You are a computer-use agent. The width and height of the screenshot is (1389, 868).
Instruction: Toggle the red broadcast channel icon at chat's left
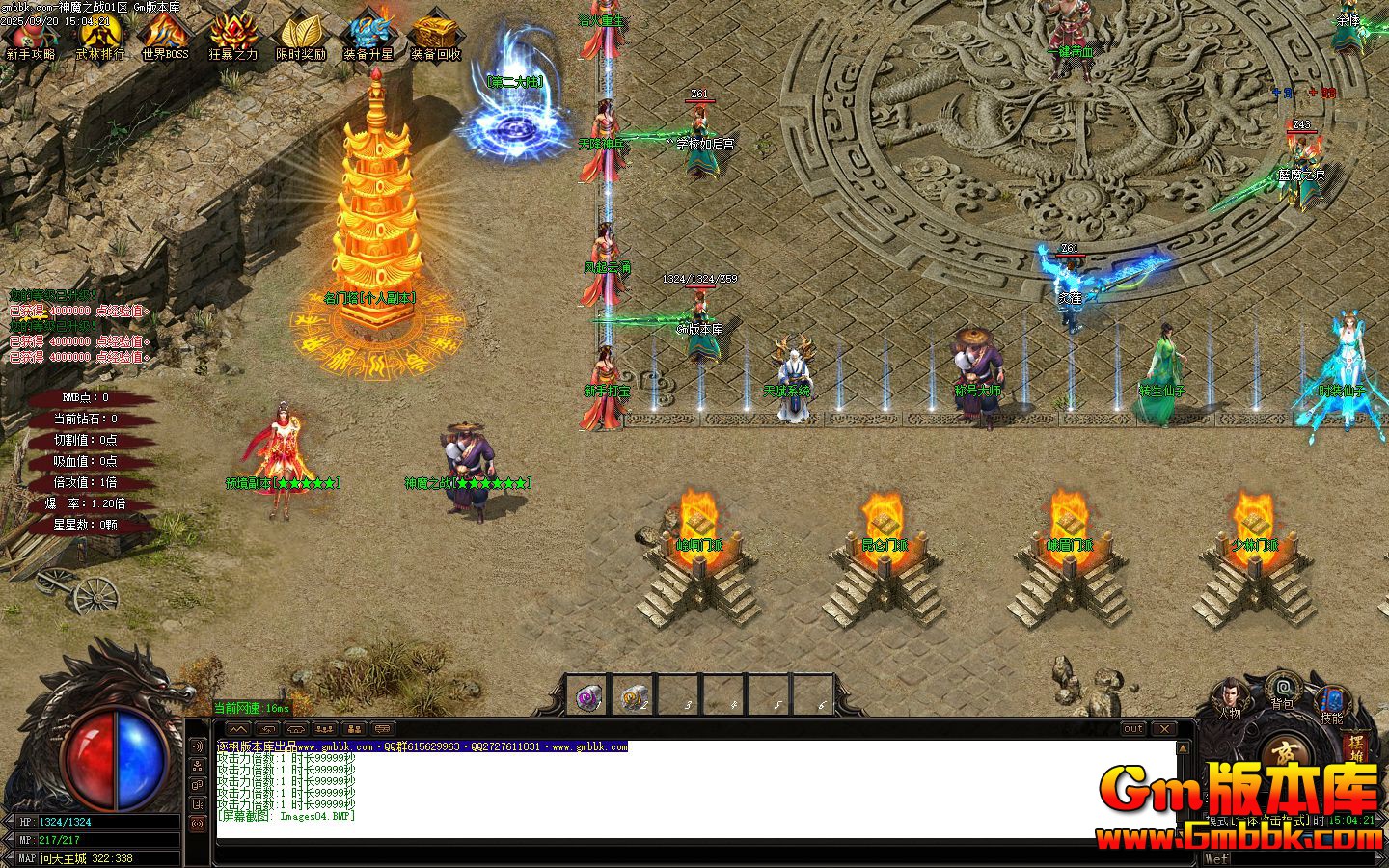coord(198,824)
